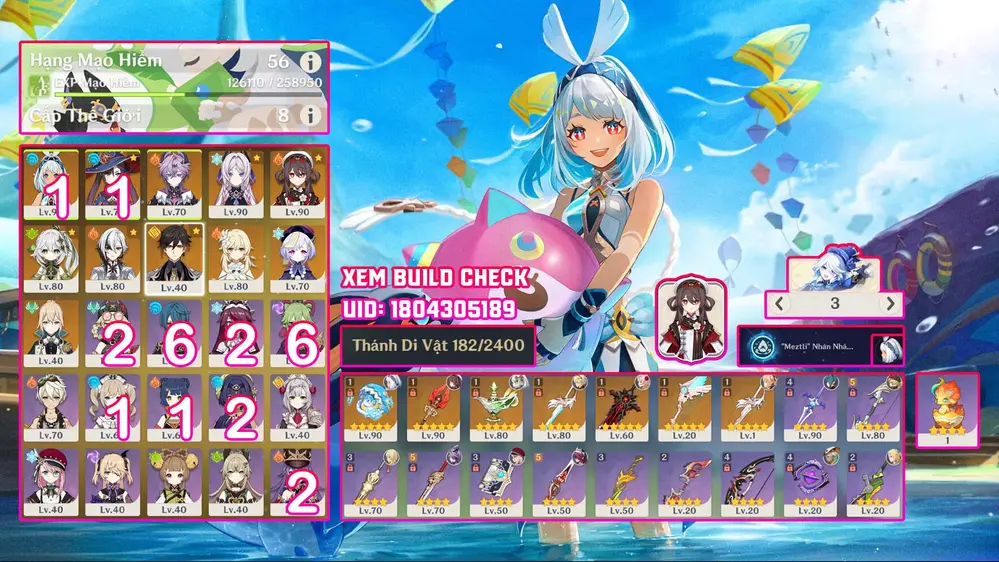Open the Hu Tao profile avatar
This screenshot has height=562, width=999.
coord(687,319)
